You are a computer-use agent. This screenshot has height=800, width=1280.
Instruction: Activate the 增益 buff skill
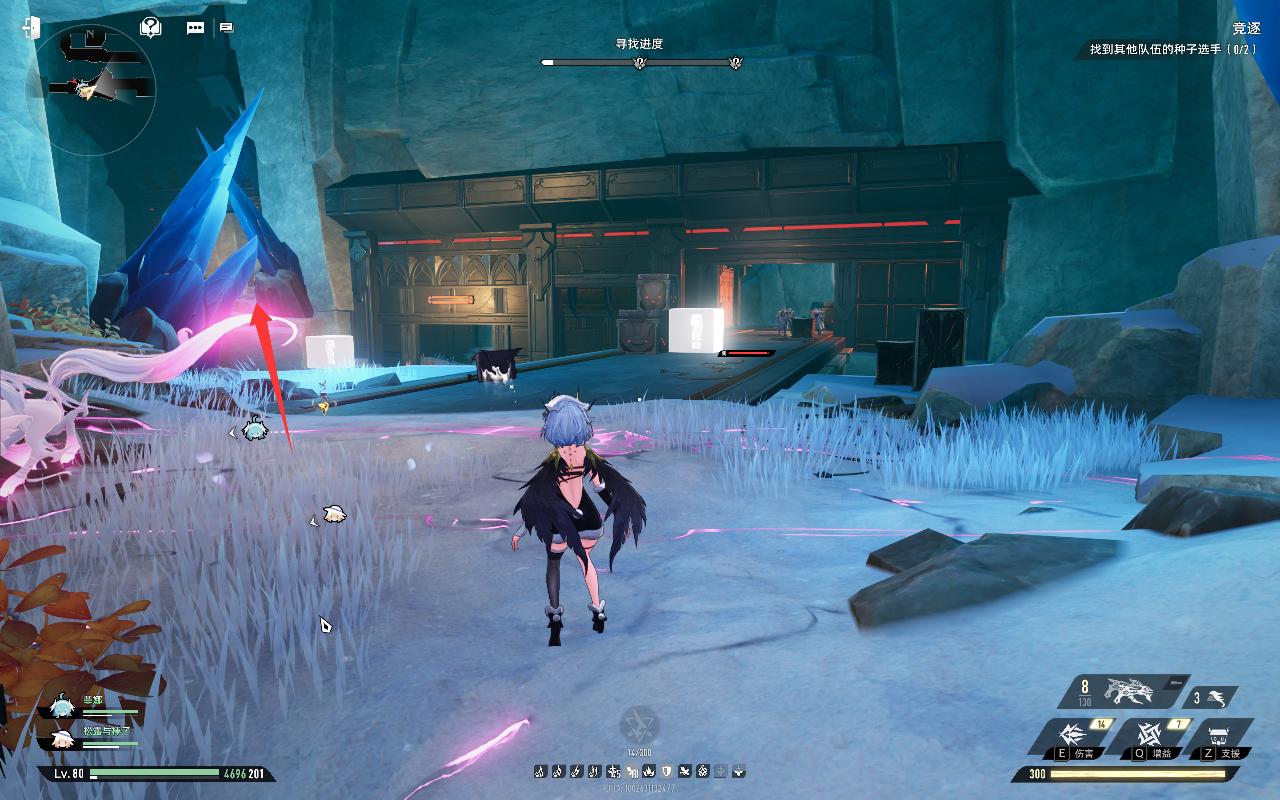click(x=1146, y=737)
